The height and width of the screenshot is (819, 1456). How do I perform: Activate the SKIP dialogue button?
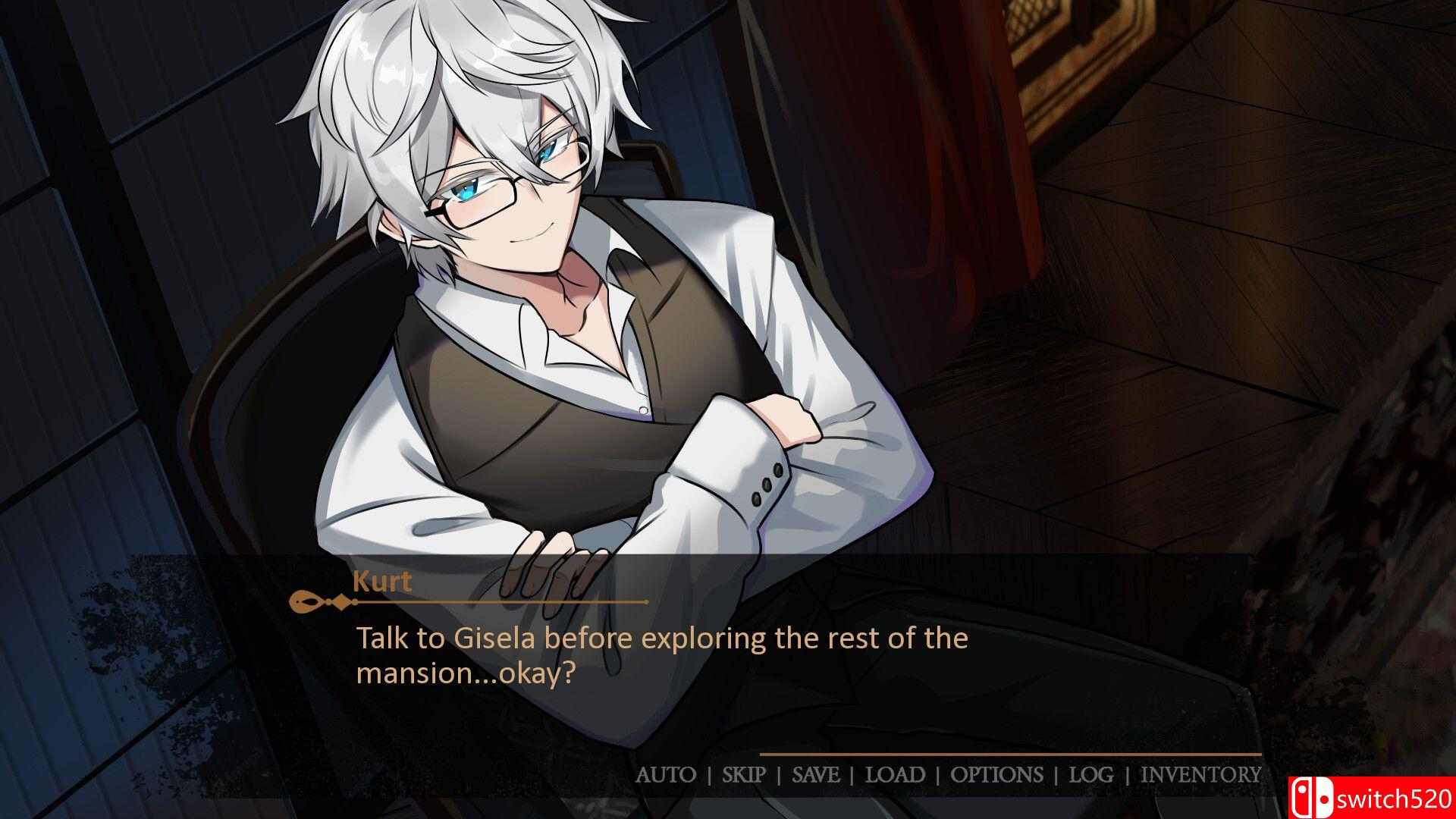[744, 774]
